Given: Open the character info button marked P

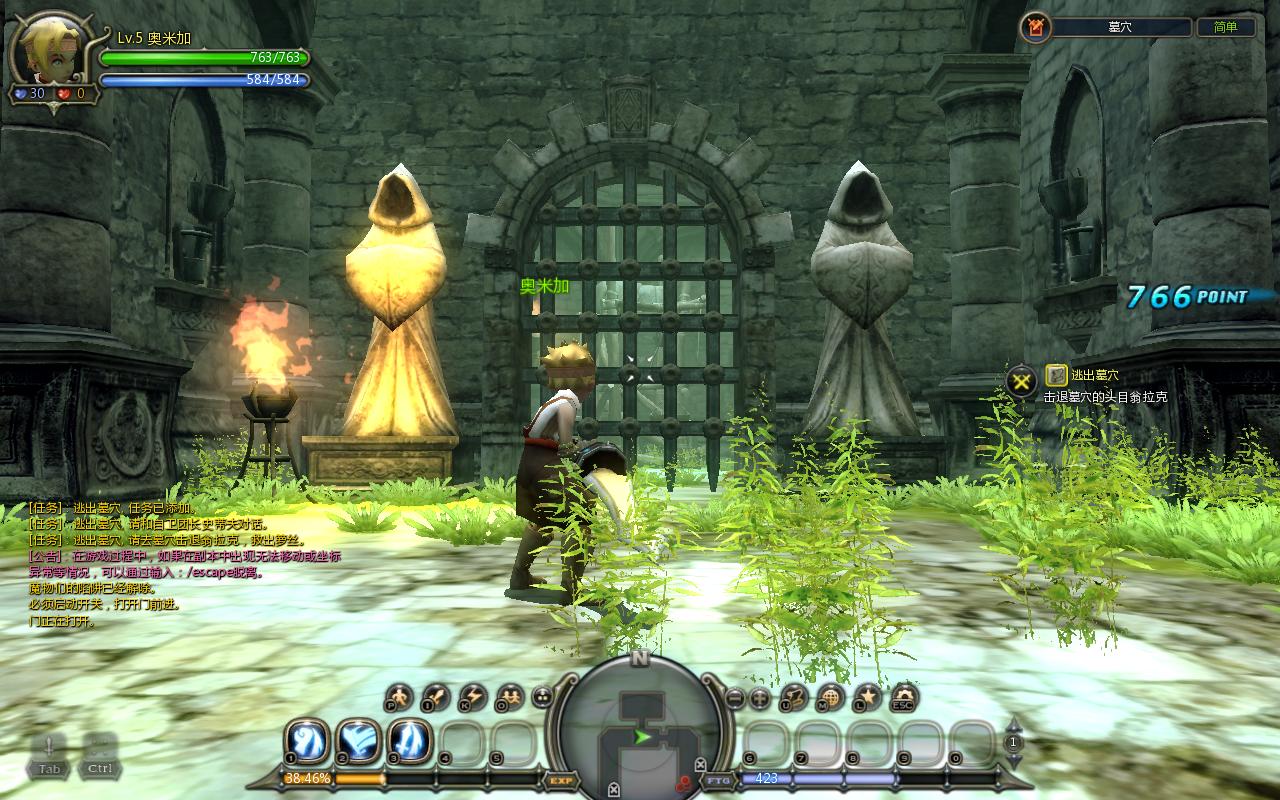Looking at the screenshot, I should click(x=399, y=696).
